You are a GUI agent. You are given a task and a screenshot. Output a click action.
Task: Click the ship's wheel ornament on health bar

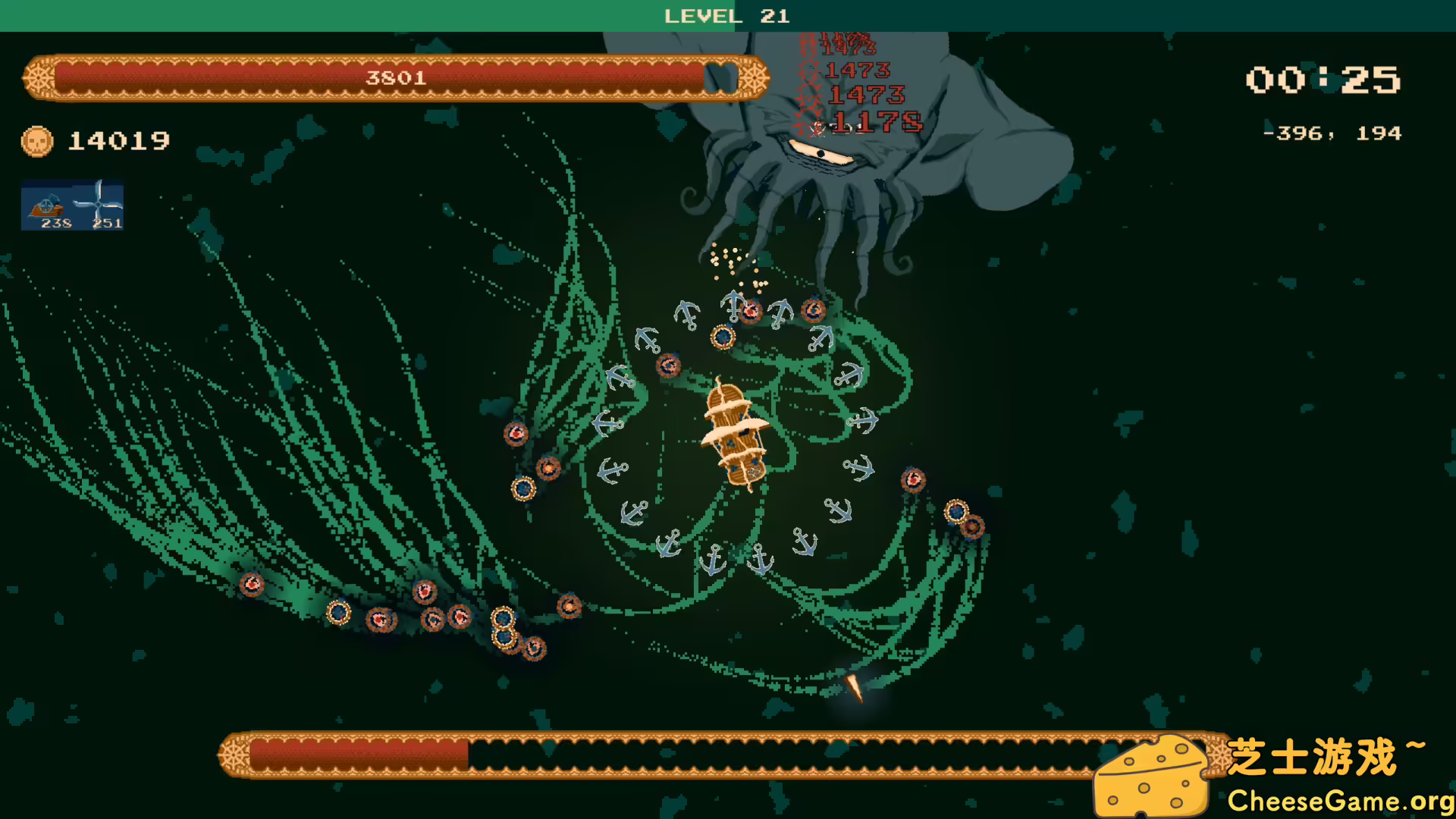click(x=39, y=77)
